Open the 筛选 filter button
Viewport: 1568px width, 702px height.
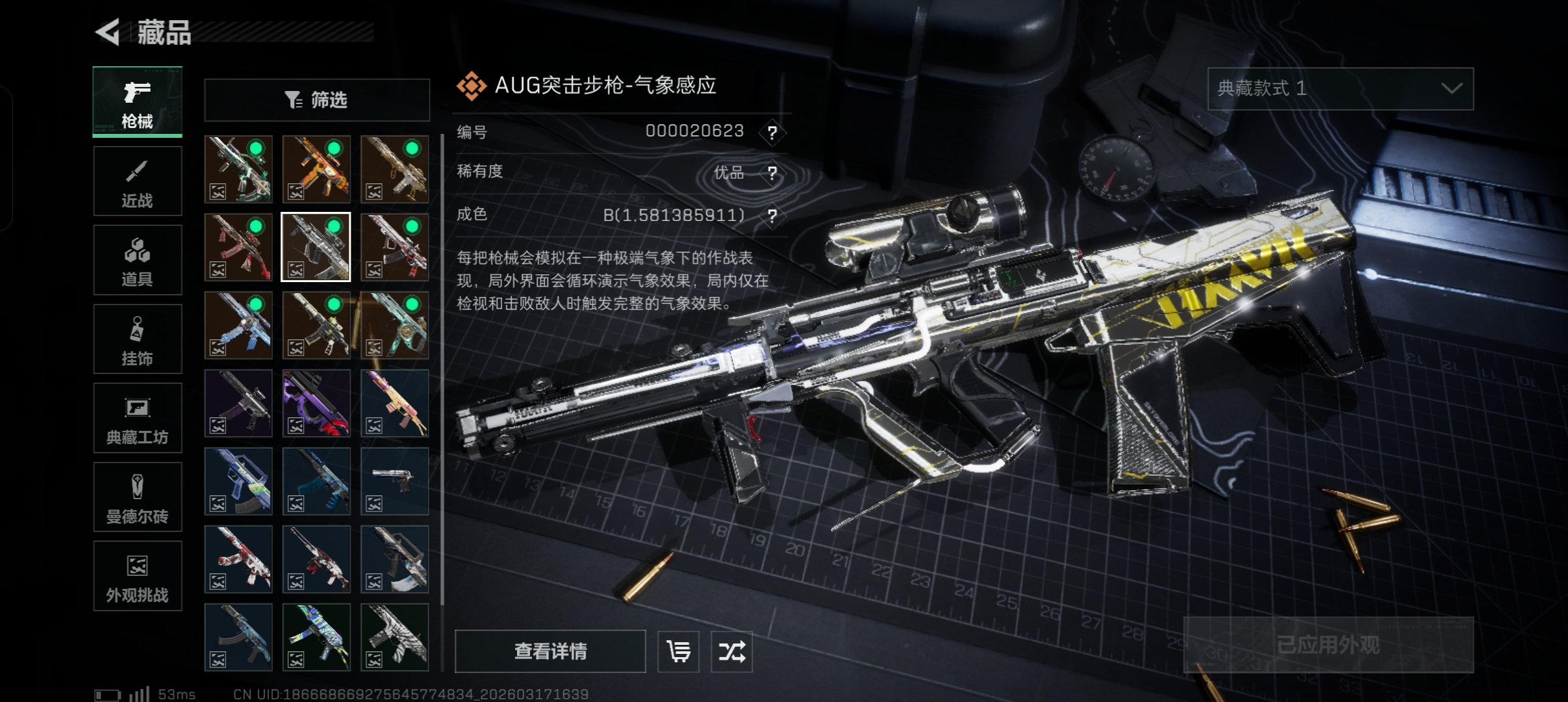coord(317,100)
